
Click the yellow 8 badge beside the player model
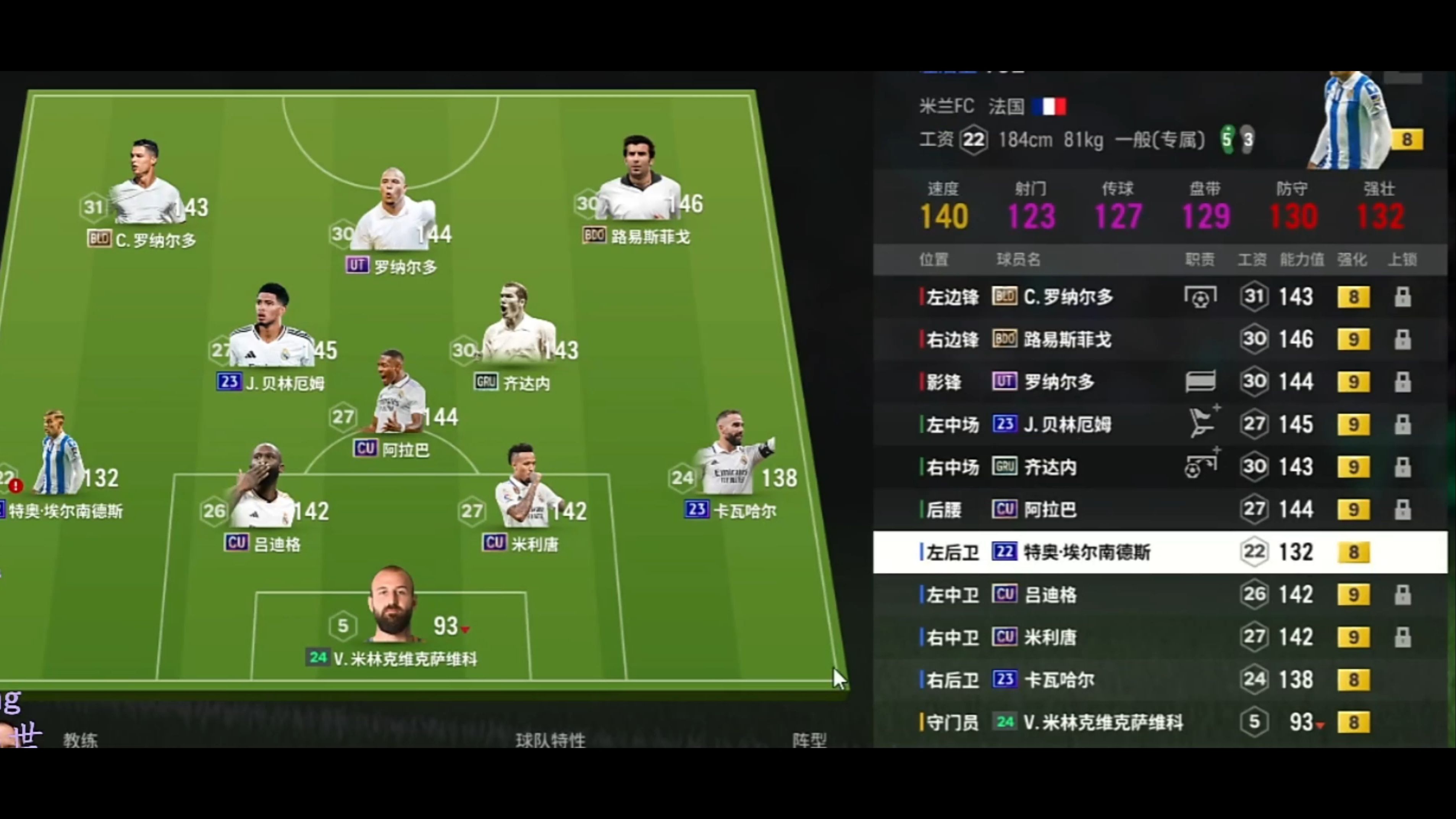click(x=1409, y=140)
